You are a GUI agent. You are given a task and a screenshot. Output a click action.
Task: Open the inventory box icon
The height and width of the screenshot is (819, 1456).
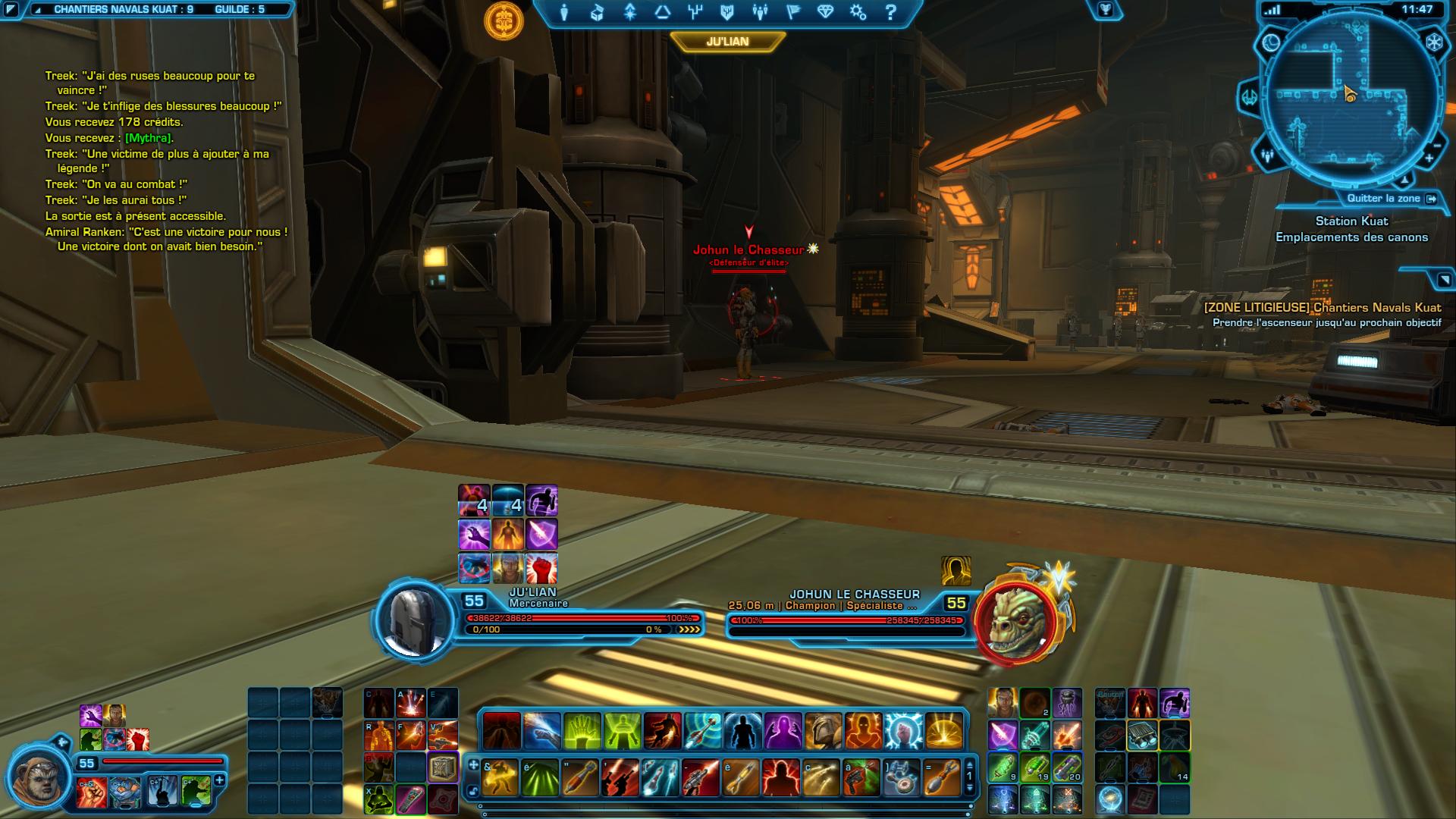[x=597, y=12]
